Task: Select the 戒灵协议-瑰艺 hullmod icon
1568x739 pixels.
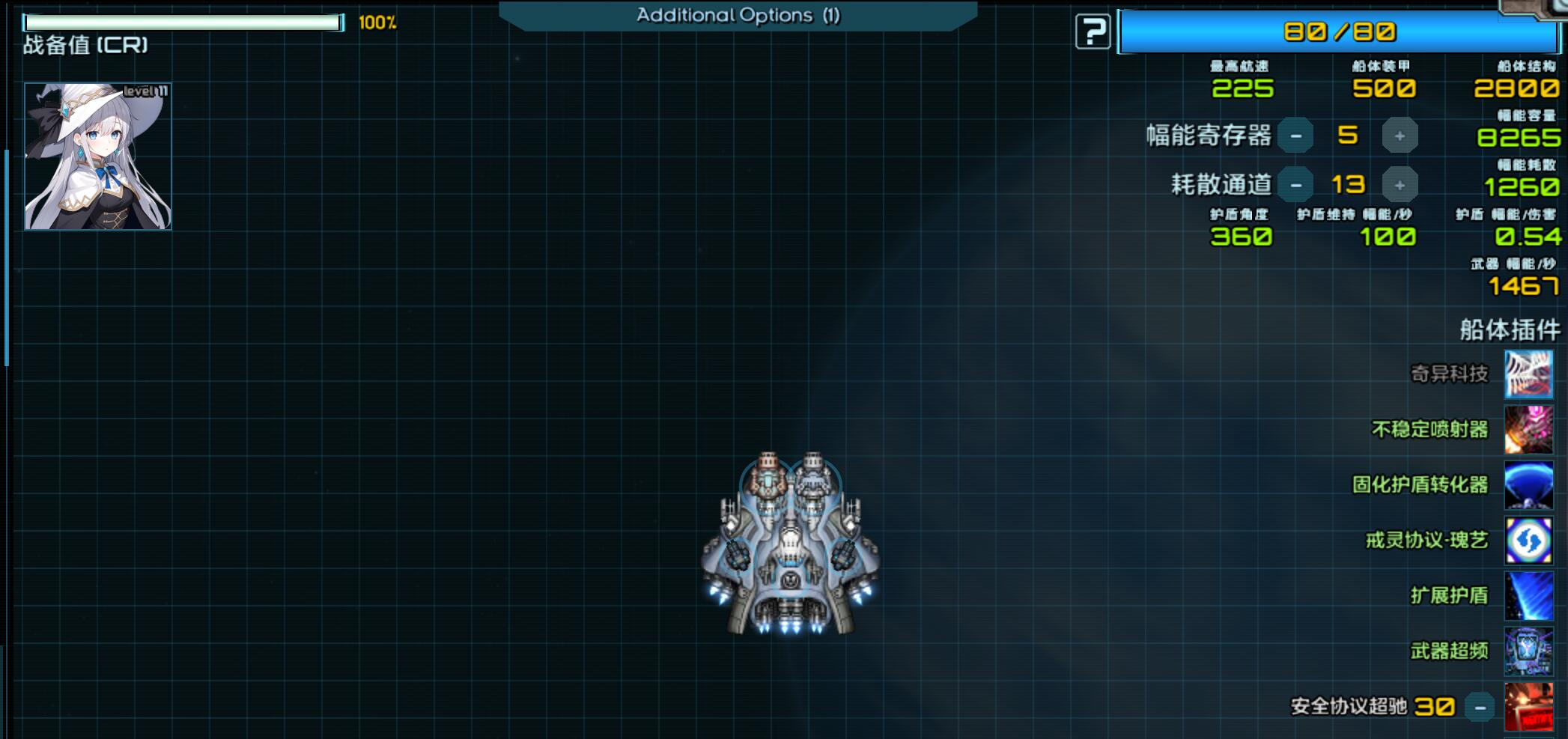Action: 1528,540
